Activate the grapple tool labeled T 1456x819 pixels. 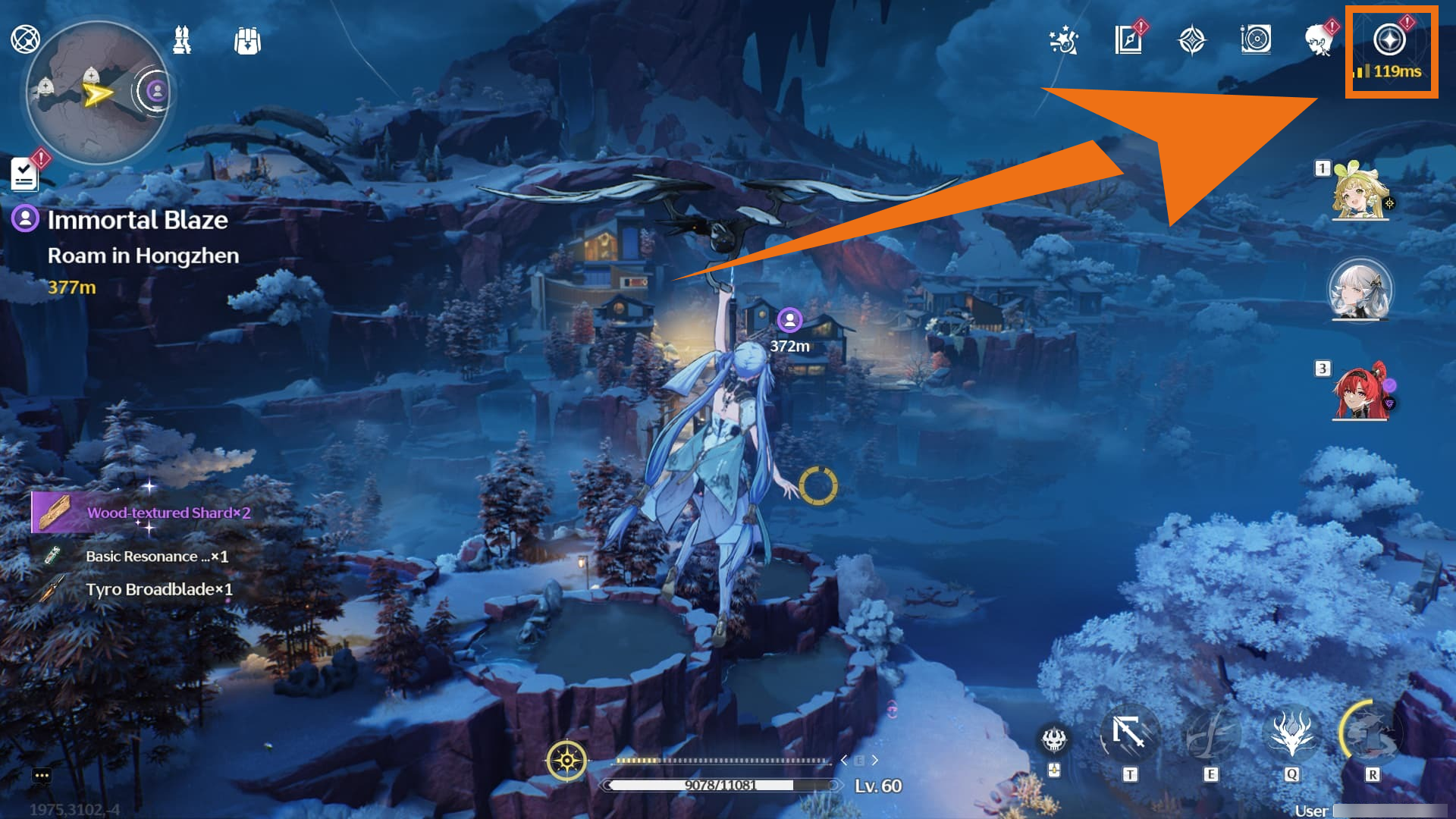[1129, 735]
